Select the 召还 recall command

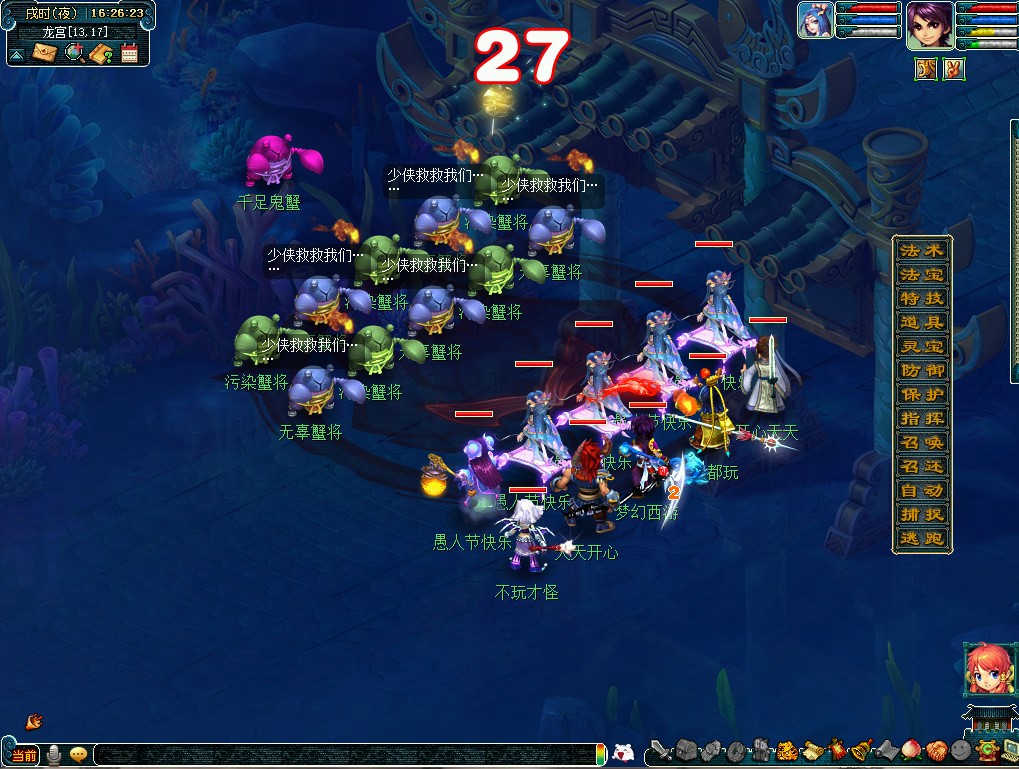tap(921, 466)
